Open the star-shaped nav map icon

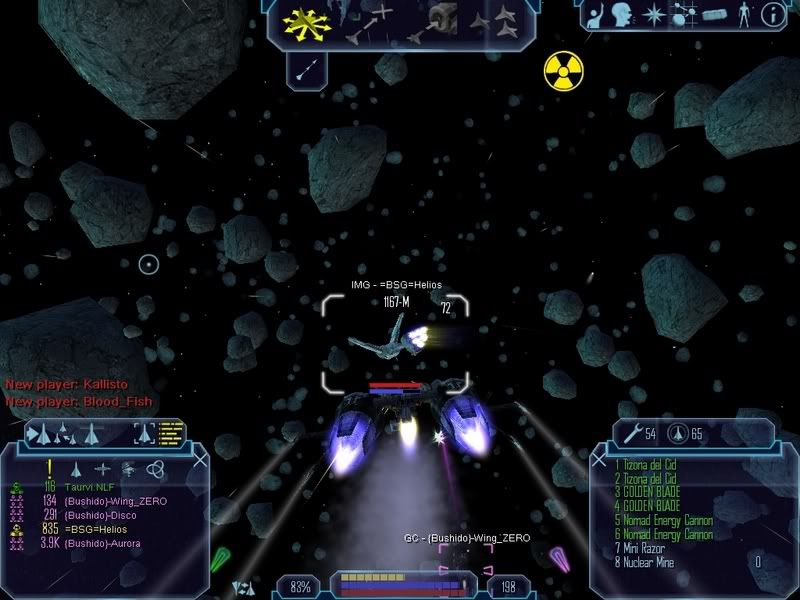click(655, 14)
